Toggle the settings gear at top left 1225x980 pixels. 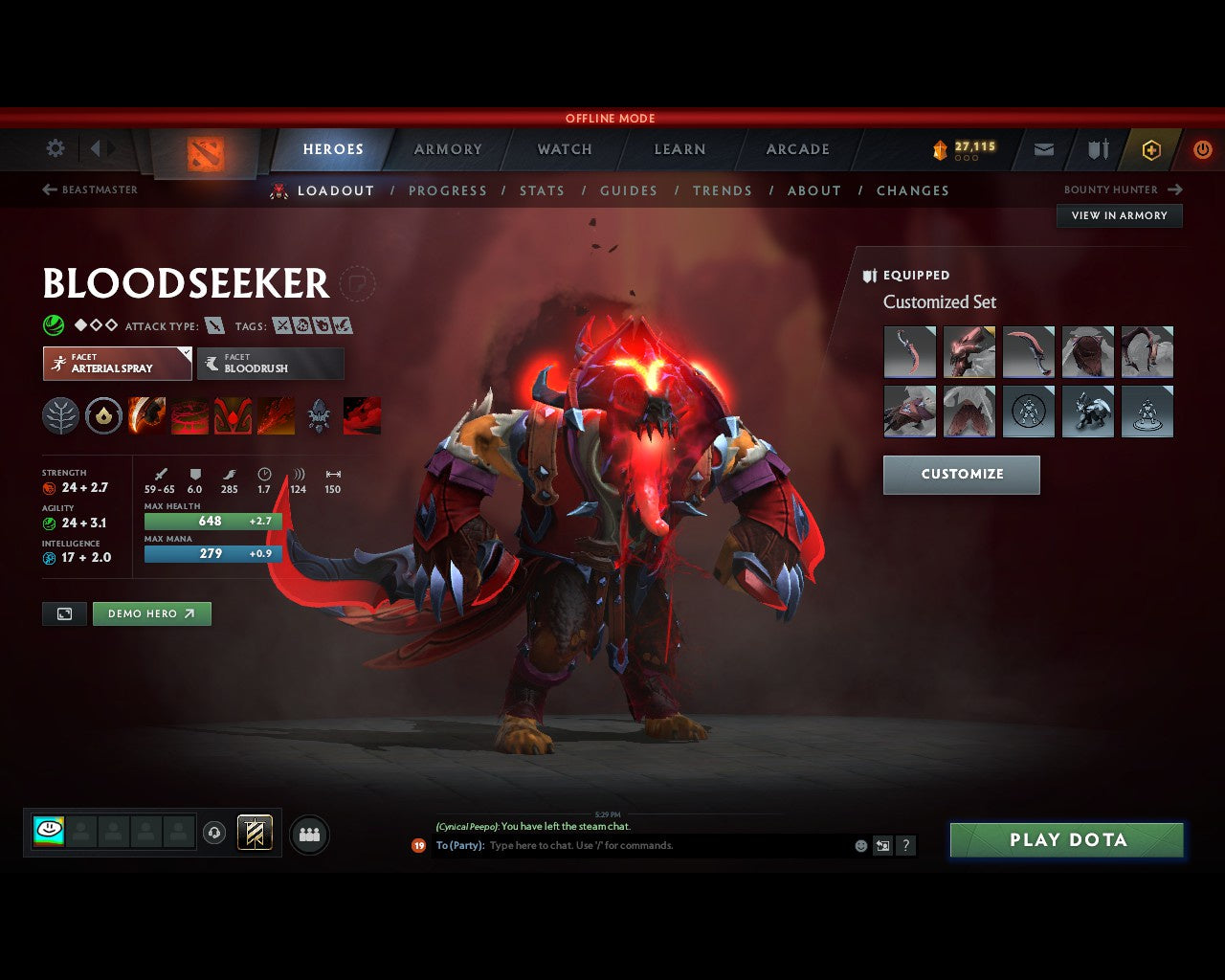click(55, 148)
